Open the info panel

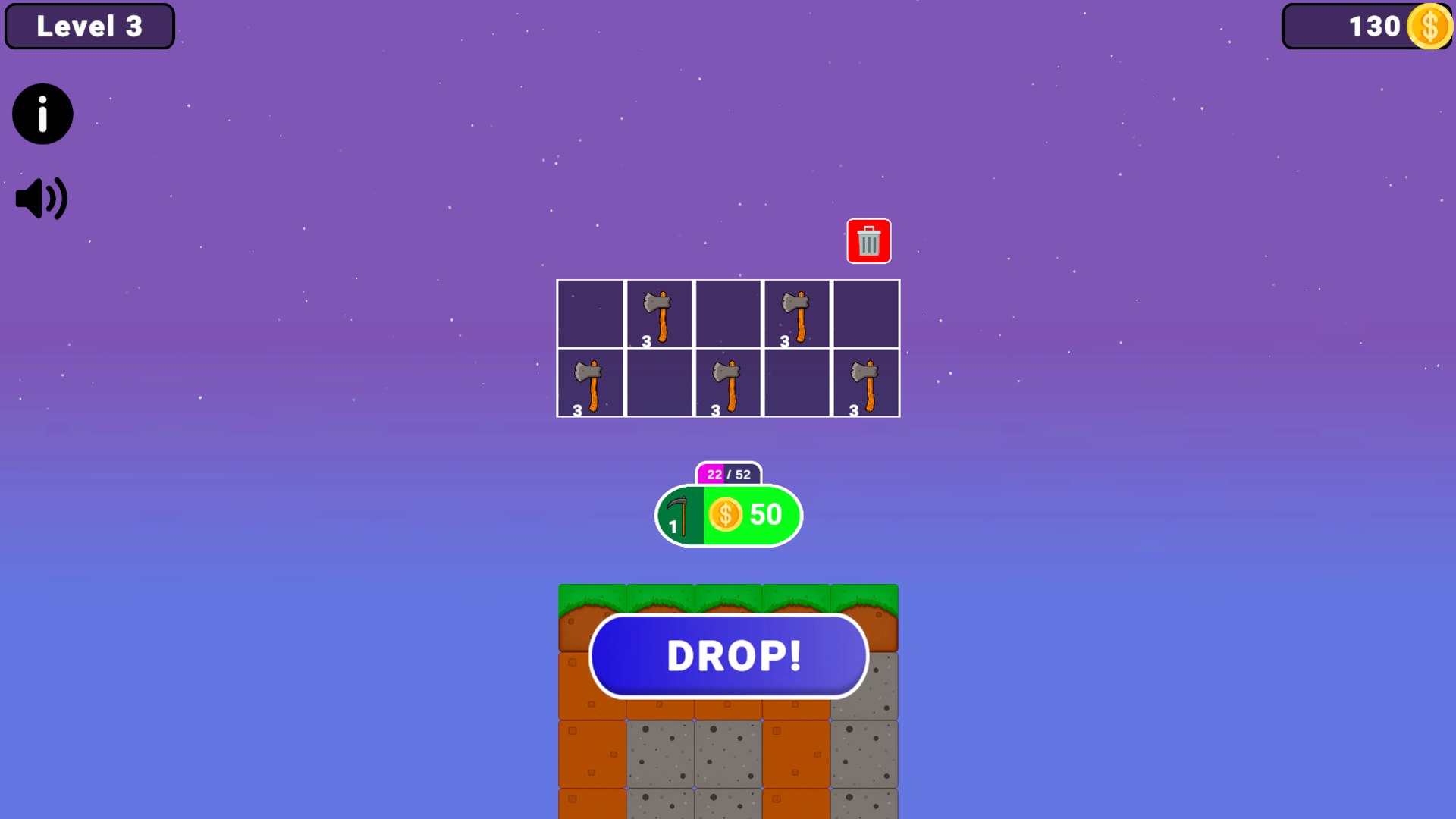pos(42,114)
